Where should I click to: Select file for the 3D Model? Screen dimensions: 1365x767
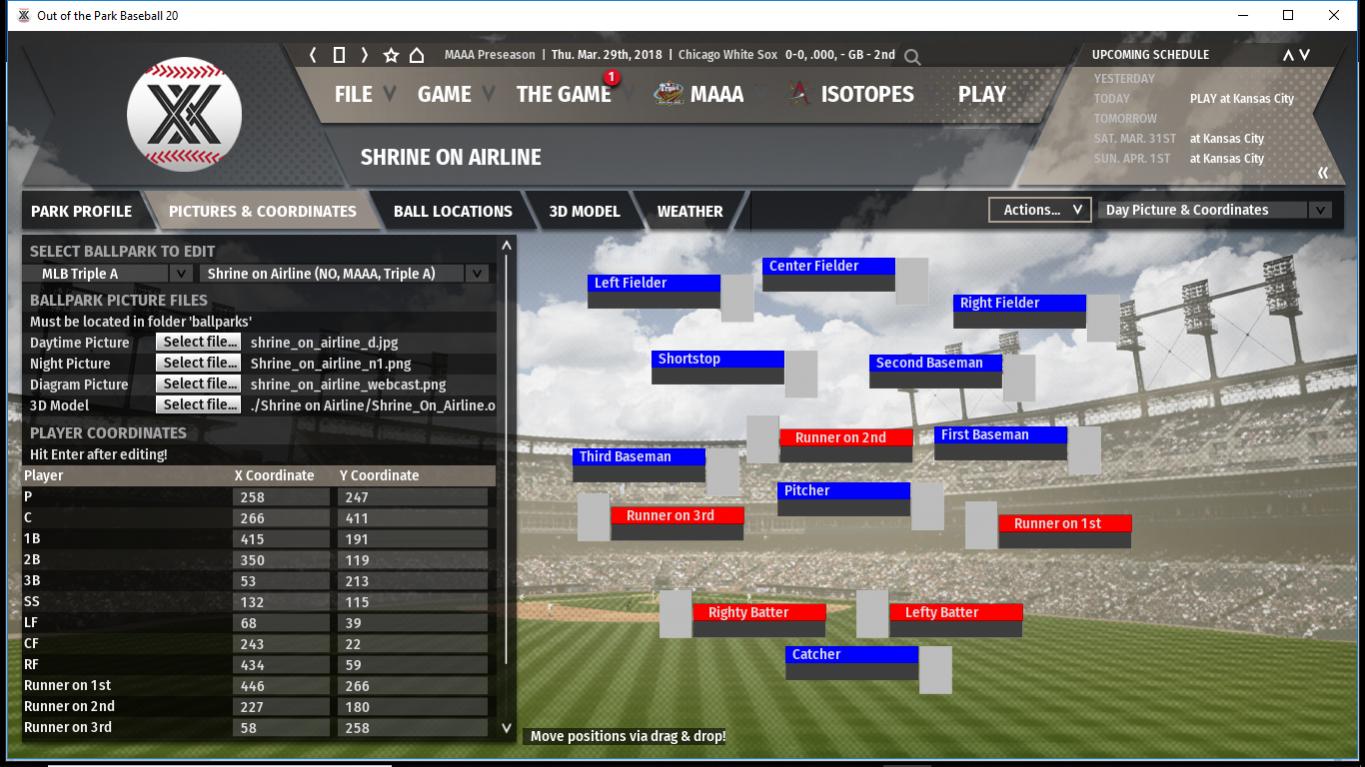[198, 405]
